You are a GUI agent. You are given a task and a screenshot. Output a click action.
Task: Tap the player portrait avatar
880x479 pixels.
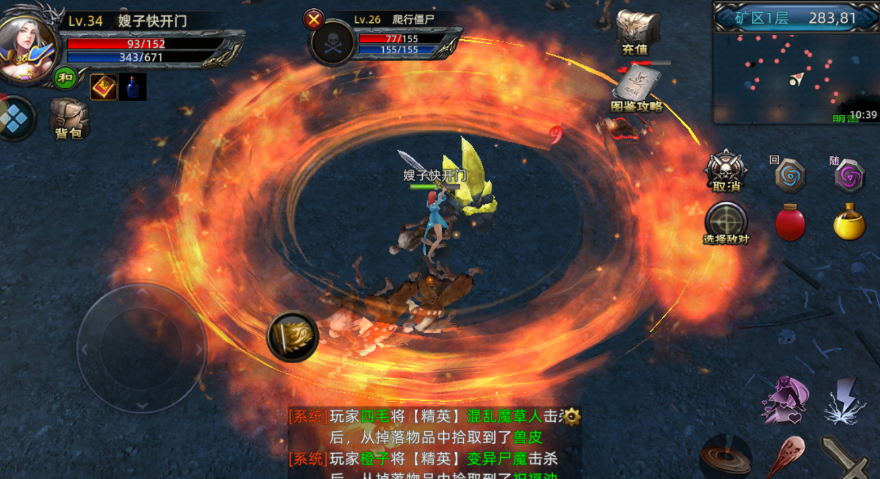point(27,45)
